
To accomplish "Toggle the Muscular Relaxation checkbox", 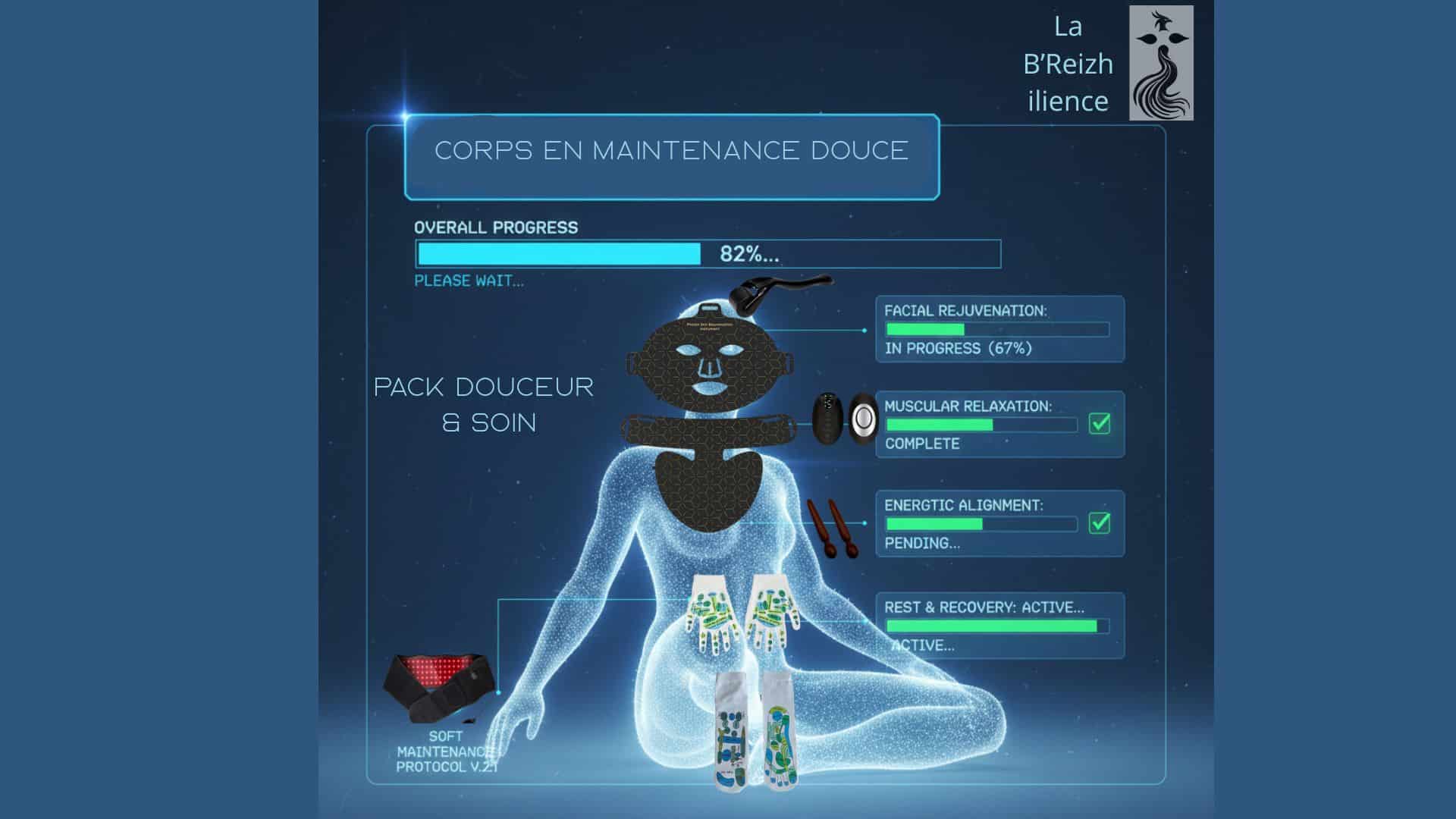I will 1100,424.
